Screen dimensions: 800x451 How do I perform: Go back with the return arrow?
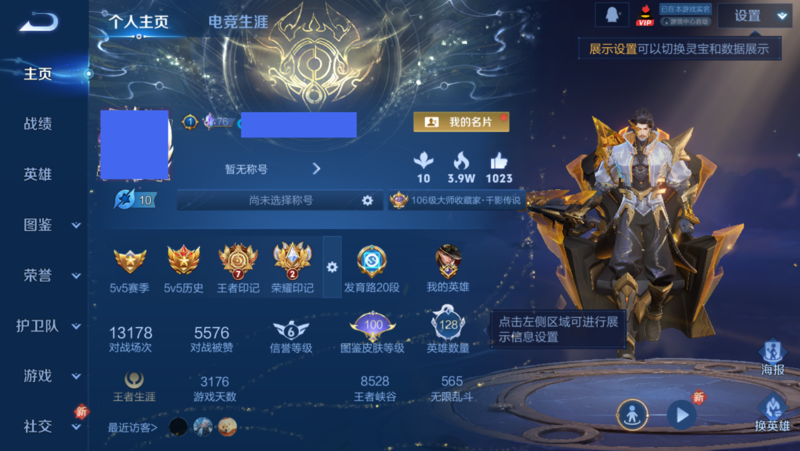pos(38,22)
